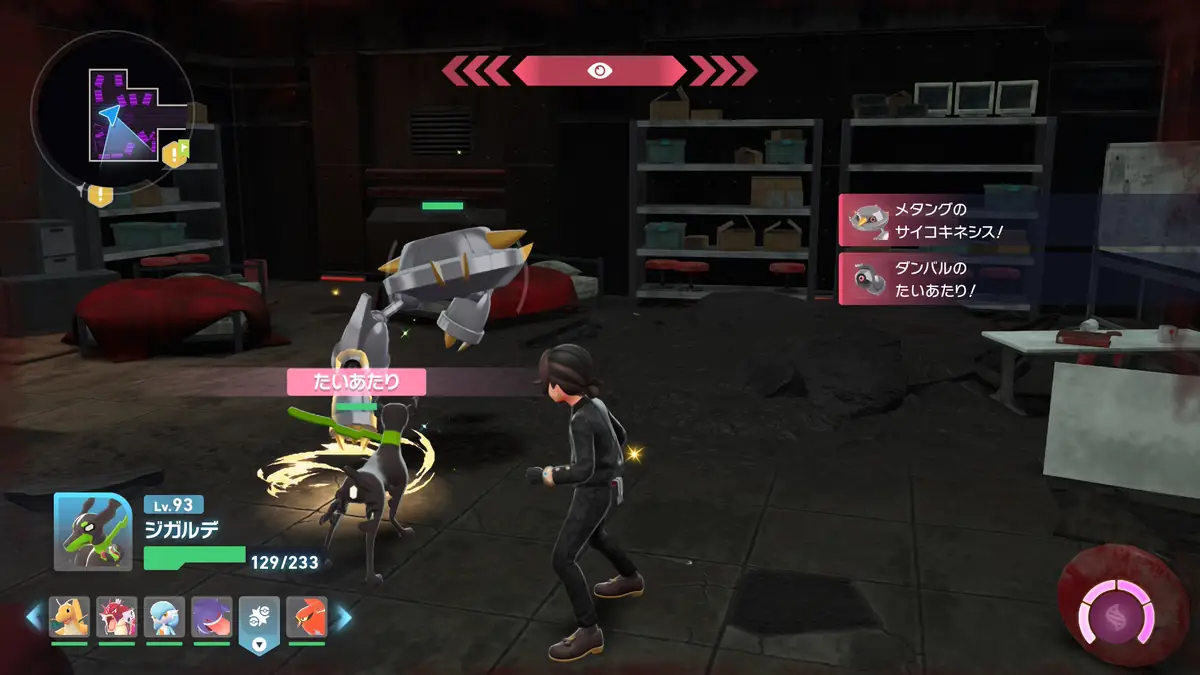Choose the red bird Pokémon party slot

(x=306, y=617)
